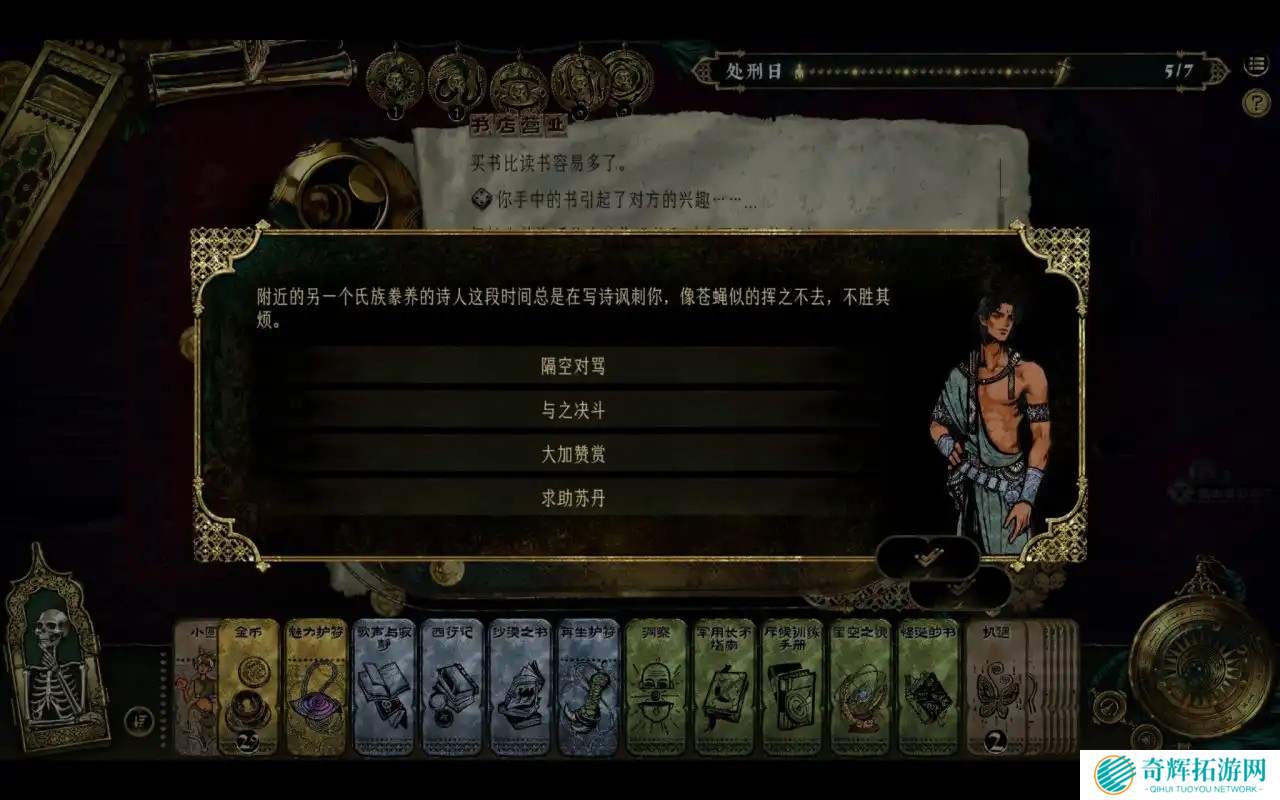
Task: Select the 斥候训练手册 card
Action: [793, 687]
